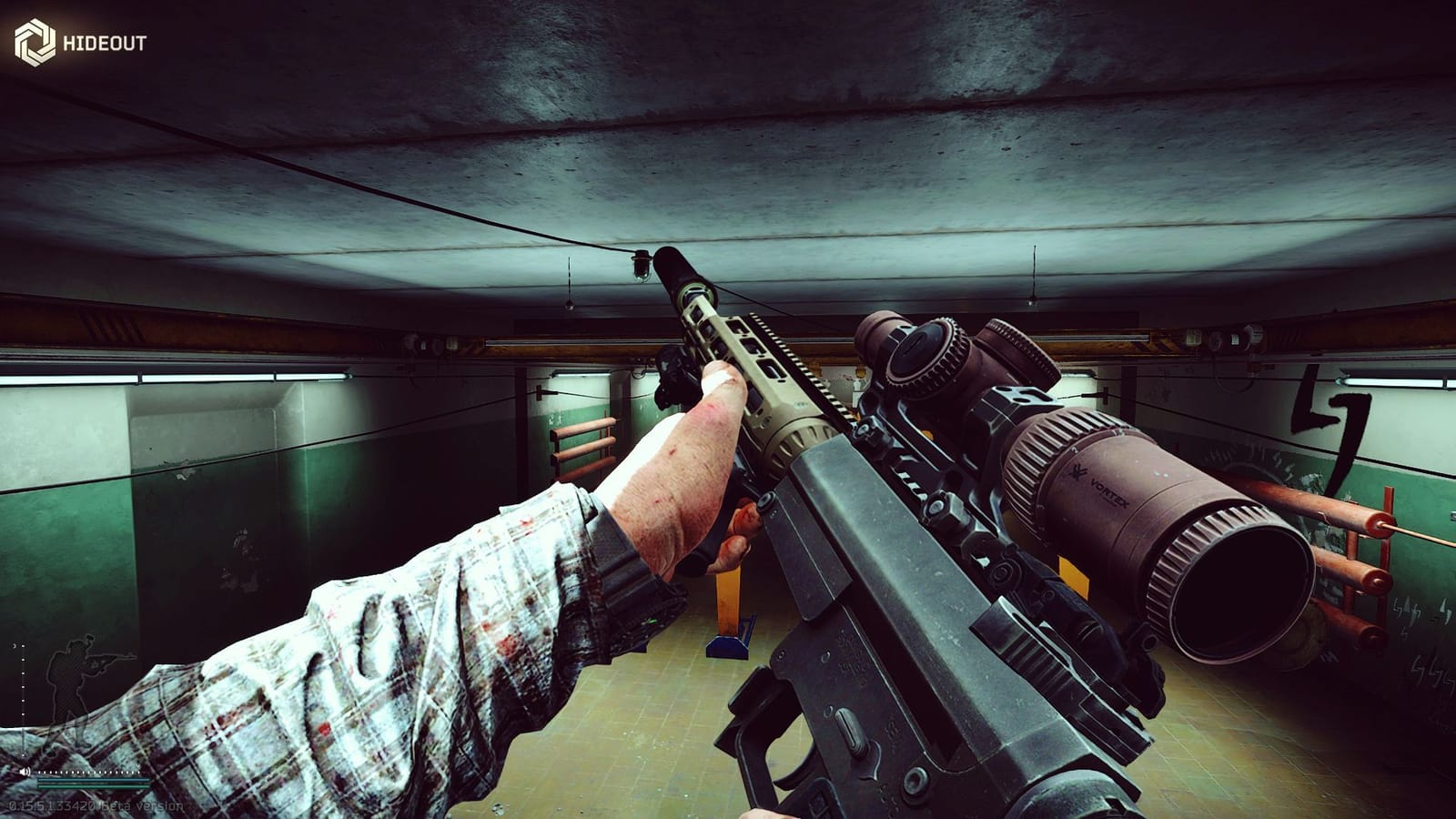The width and height of the screenshot is (1456, 819).
Task: Select the HIDEOUT title label
Action: (103, 40)
